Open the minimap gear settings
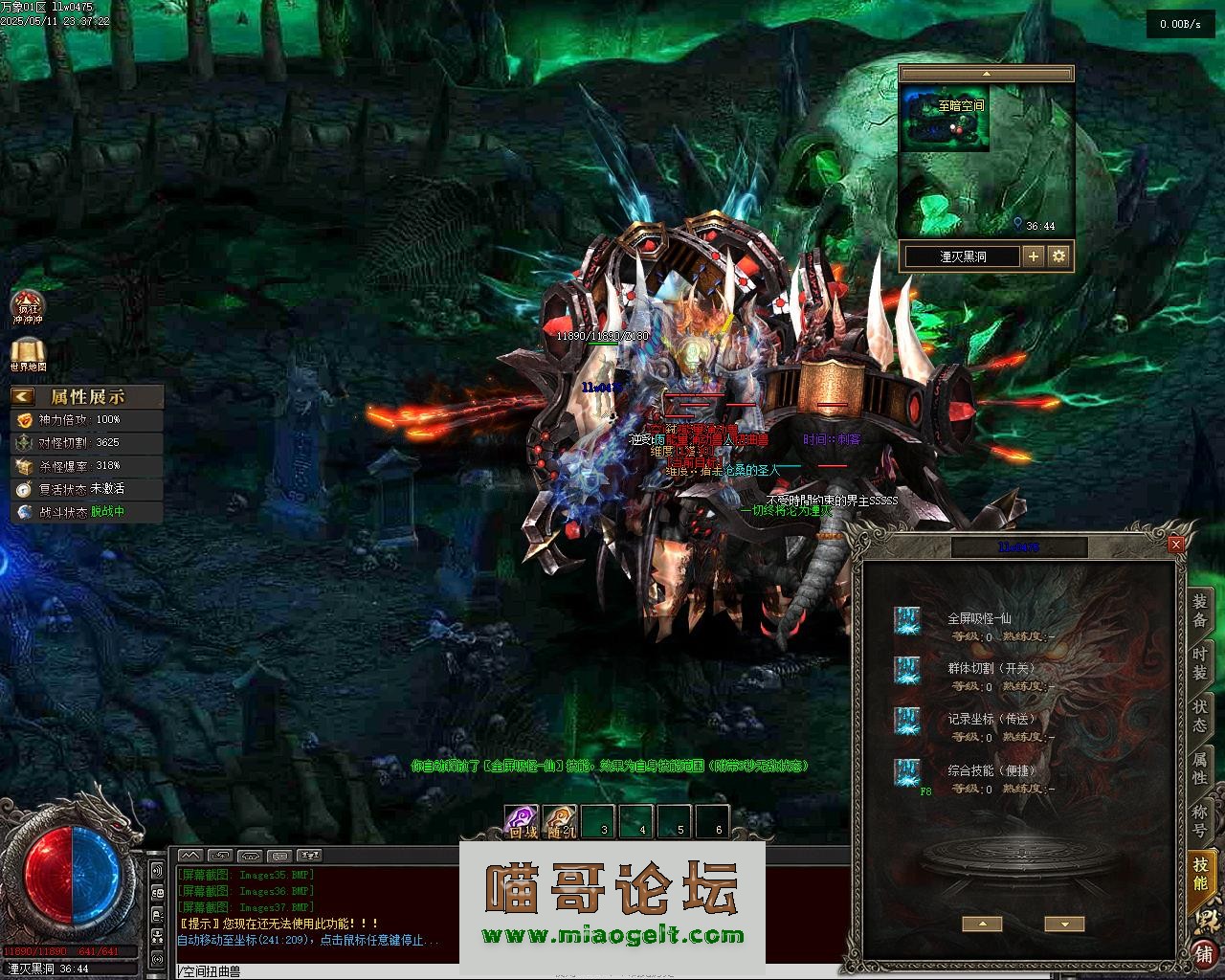 click(x=1058, y=256)
